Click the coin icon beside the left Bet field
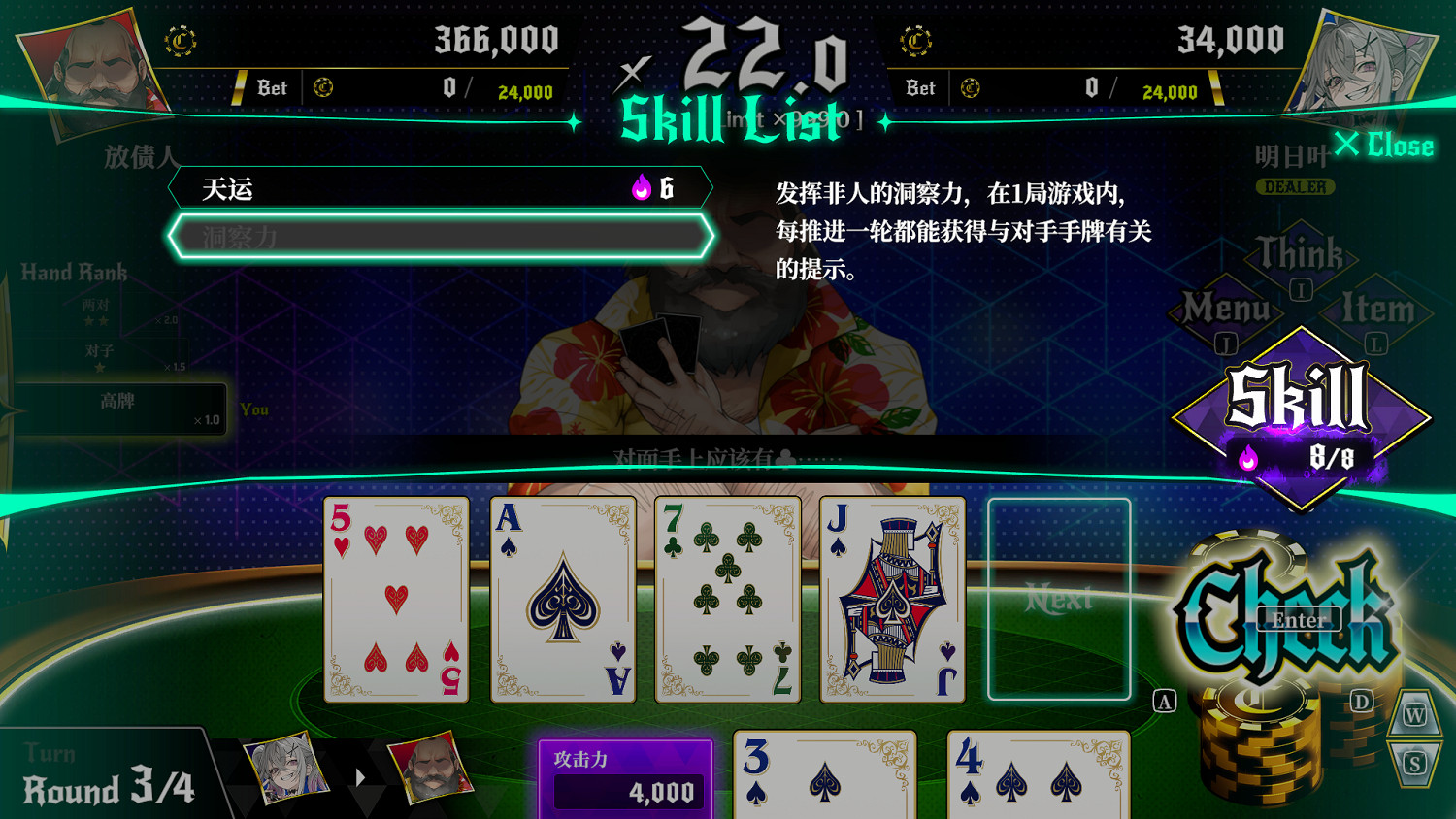 click(324, 87)
